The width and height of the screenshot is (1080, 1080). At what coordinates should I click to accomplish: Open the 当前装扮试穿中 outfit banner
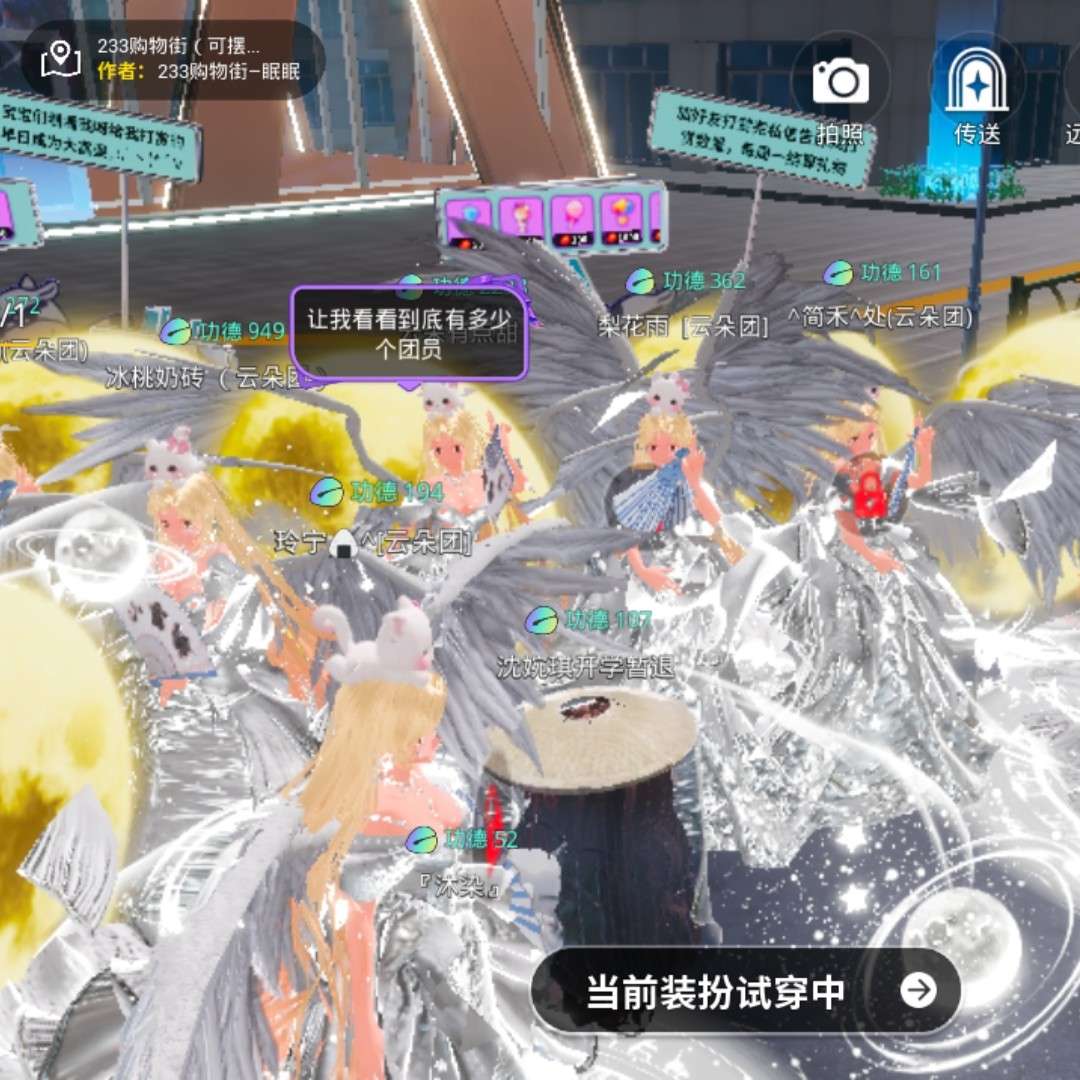pos(745,991)
